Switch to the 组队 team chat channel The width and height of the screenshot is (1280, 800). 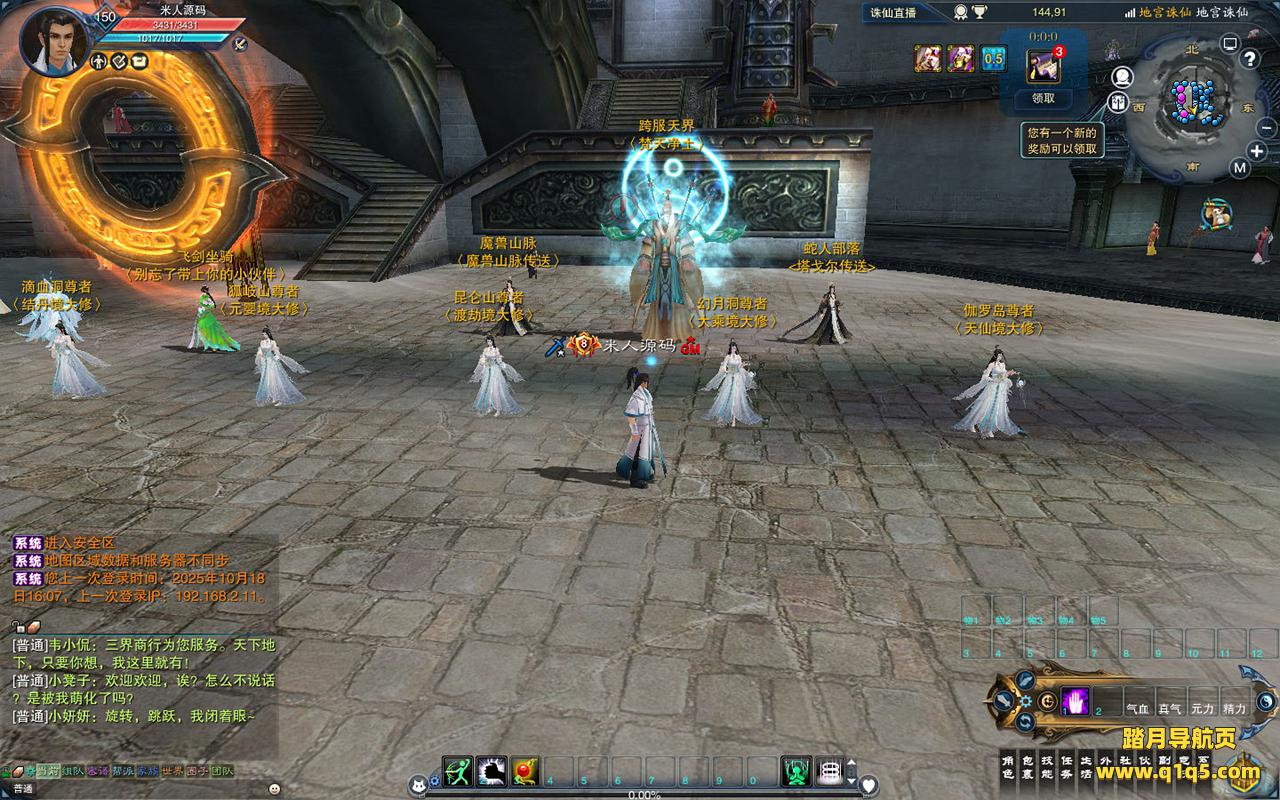coord(72,771)
